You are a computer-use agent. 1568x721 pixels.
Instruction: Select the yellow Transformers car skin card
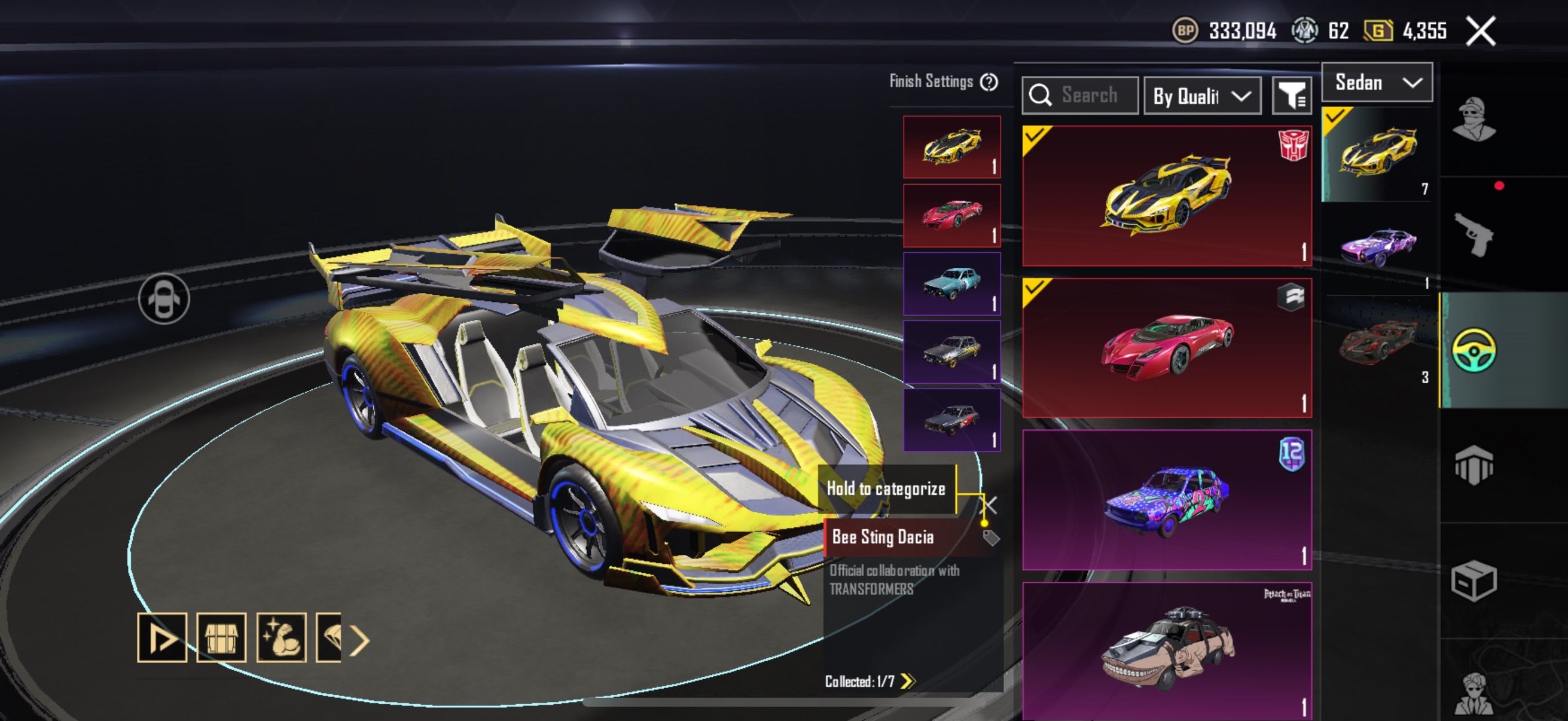pyautogui.click(x=1166, y=196)
